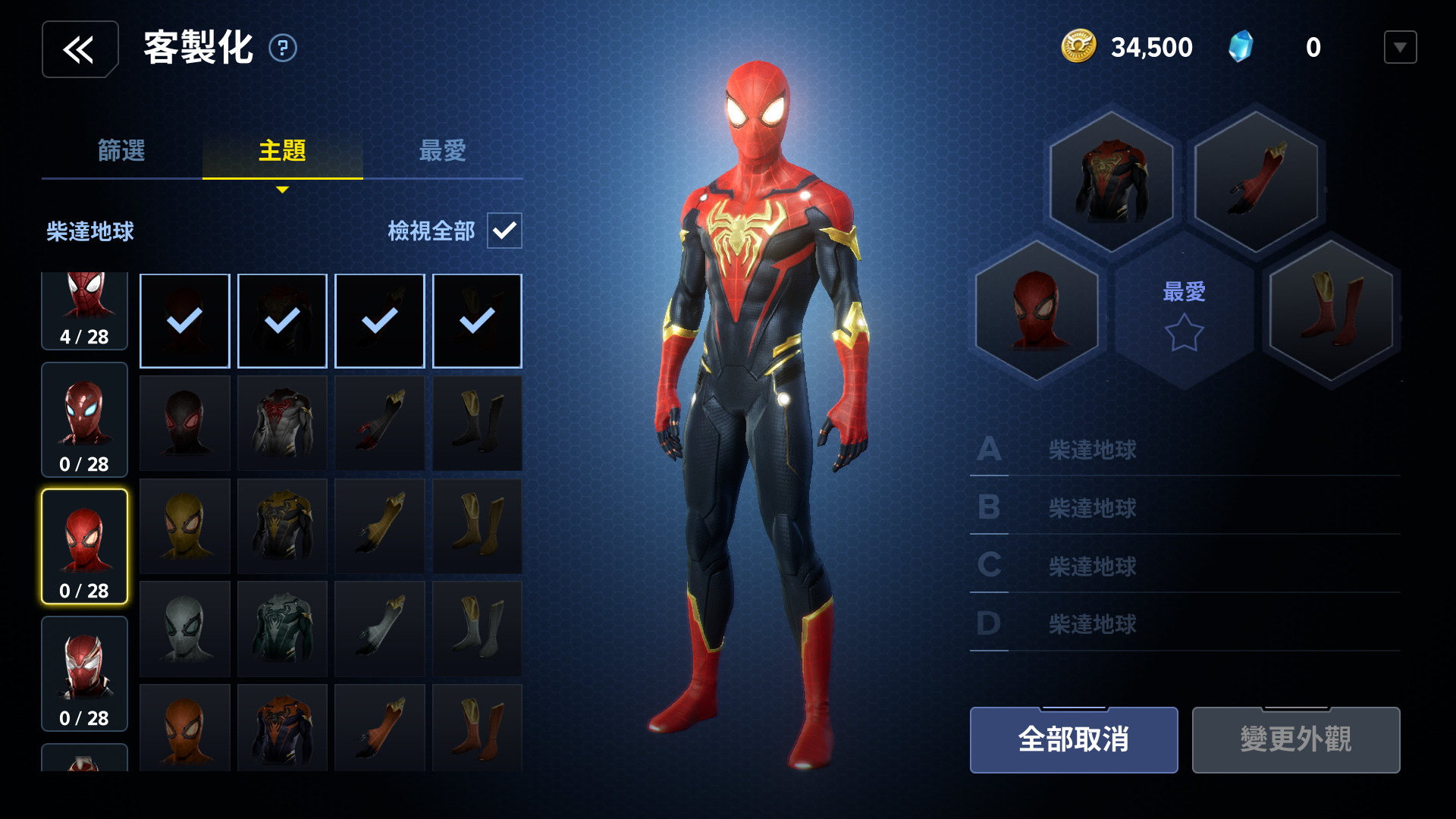
Task: Open the 最愛 favorites tab
Action: tap(444, 152)
